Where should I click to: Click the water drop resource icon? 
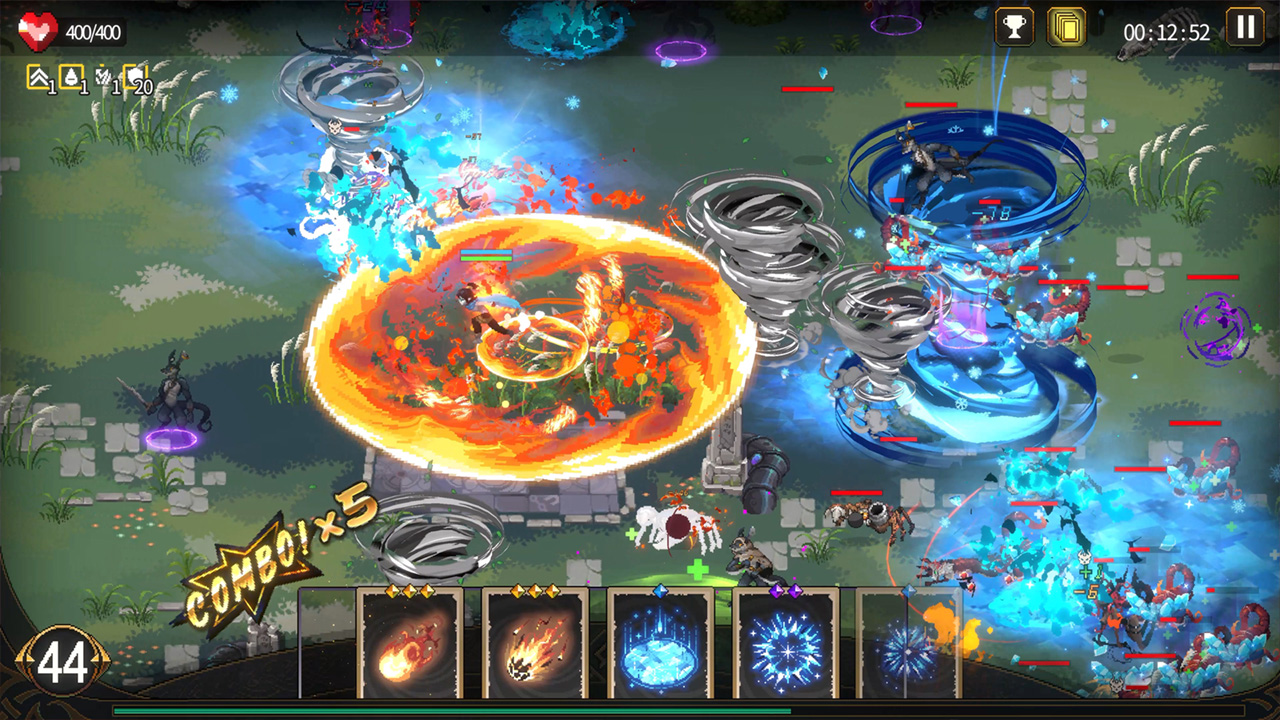pyautogui.click(x=72, y=75)
